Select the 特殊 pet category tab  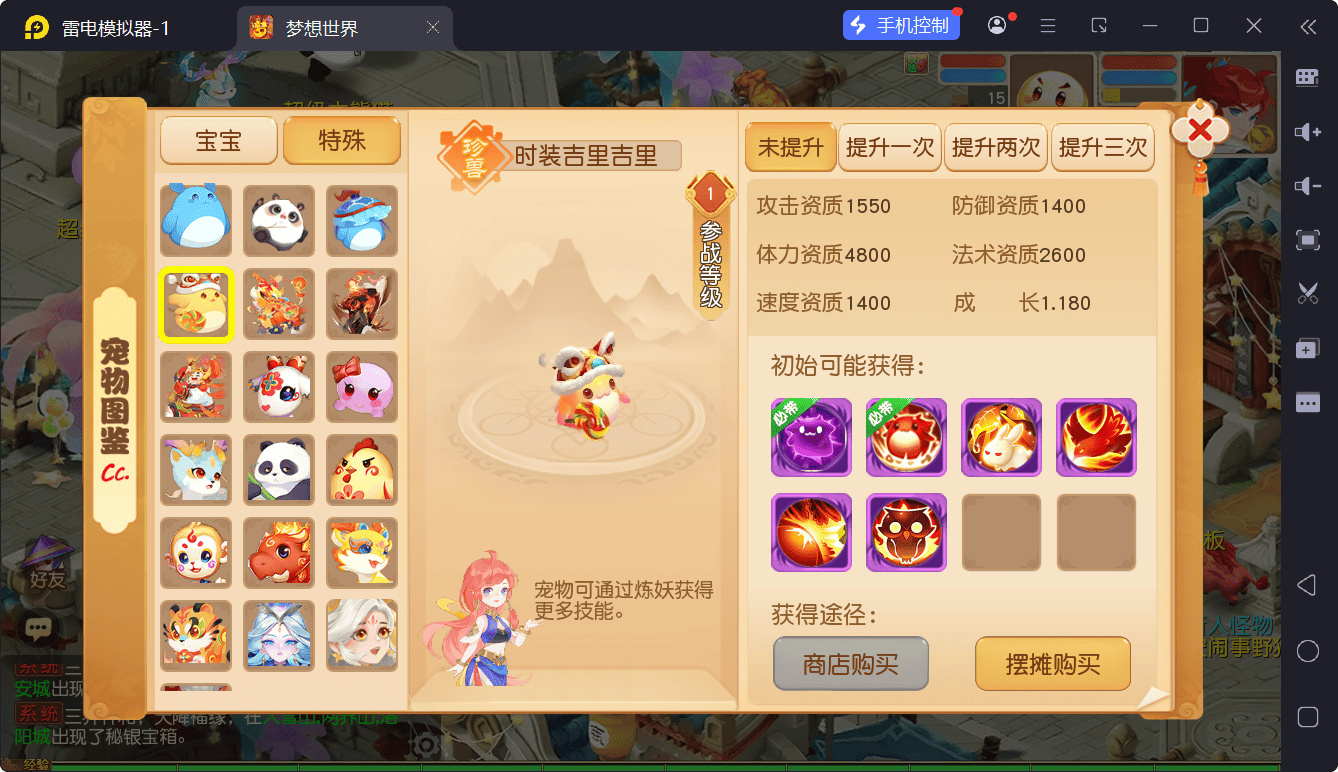(342, 141)
